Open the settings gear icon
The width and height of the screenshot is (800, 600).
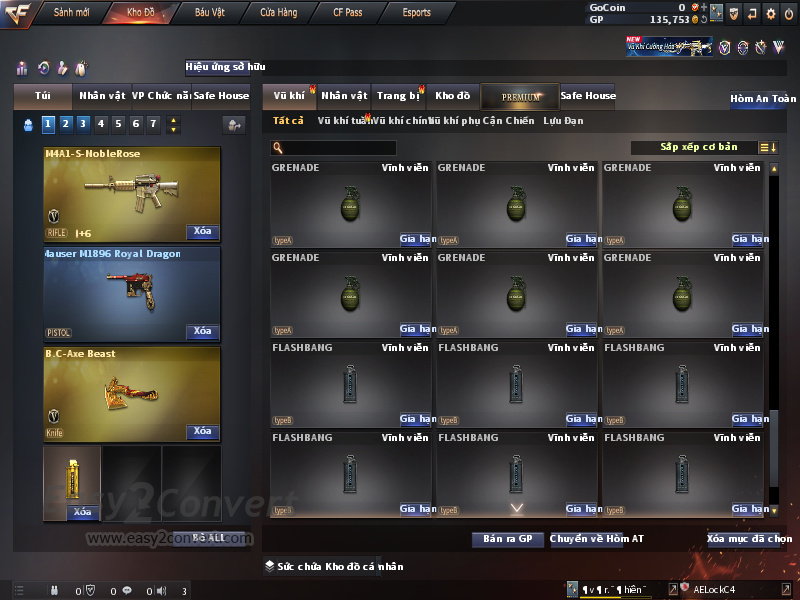point(770,13)
